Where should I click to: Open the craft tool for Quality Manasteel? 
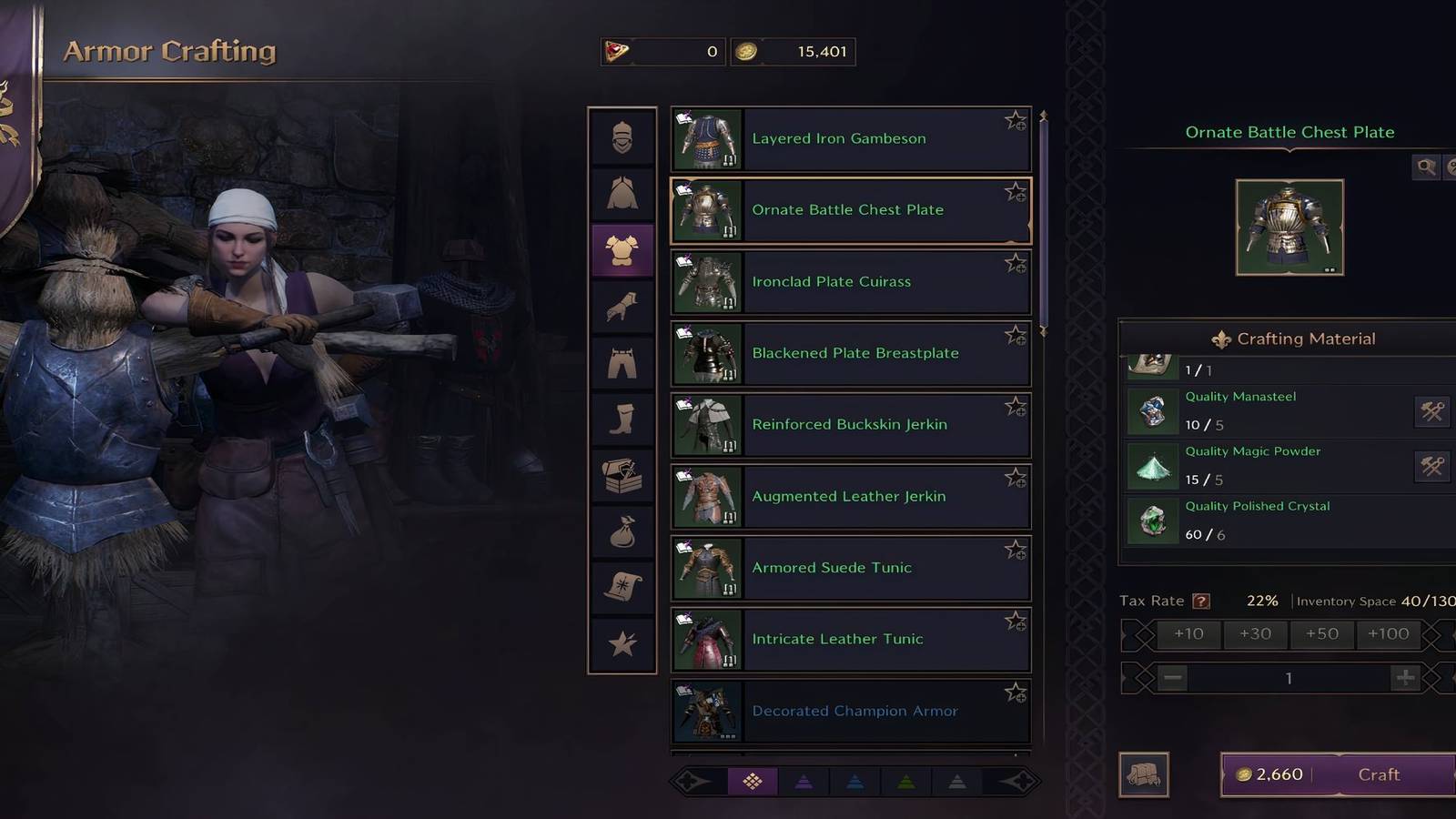coord(1430,411)
